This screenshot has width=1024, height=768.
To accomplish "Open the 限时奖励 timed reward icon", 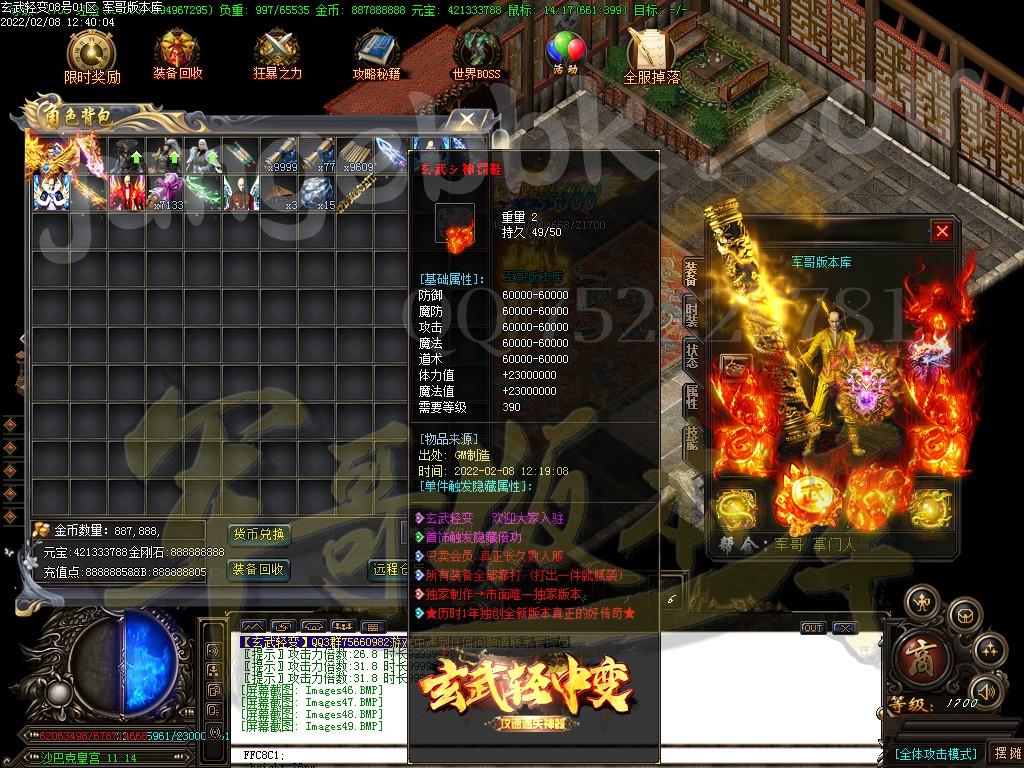I will tap(91, 55).
